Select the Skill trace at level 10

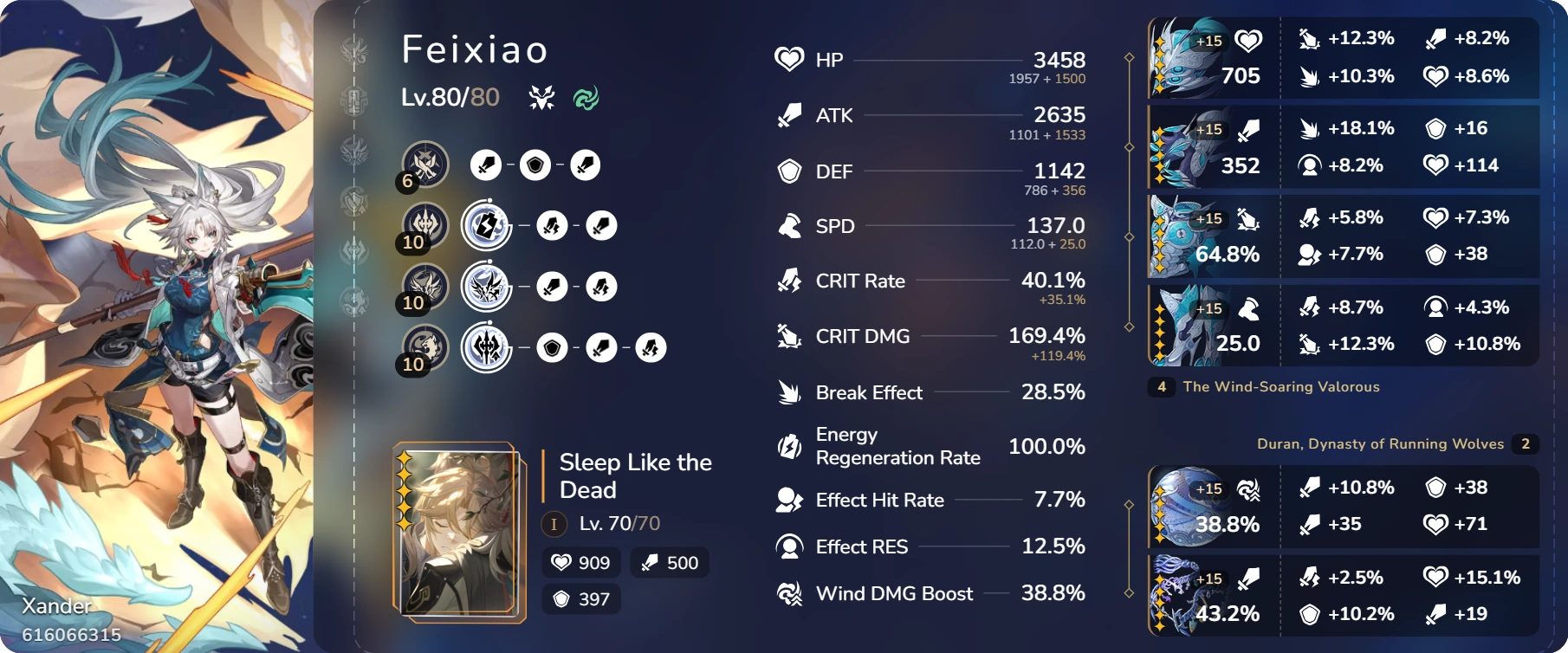pos(424,225)
